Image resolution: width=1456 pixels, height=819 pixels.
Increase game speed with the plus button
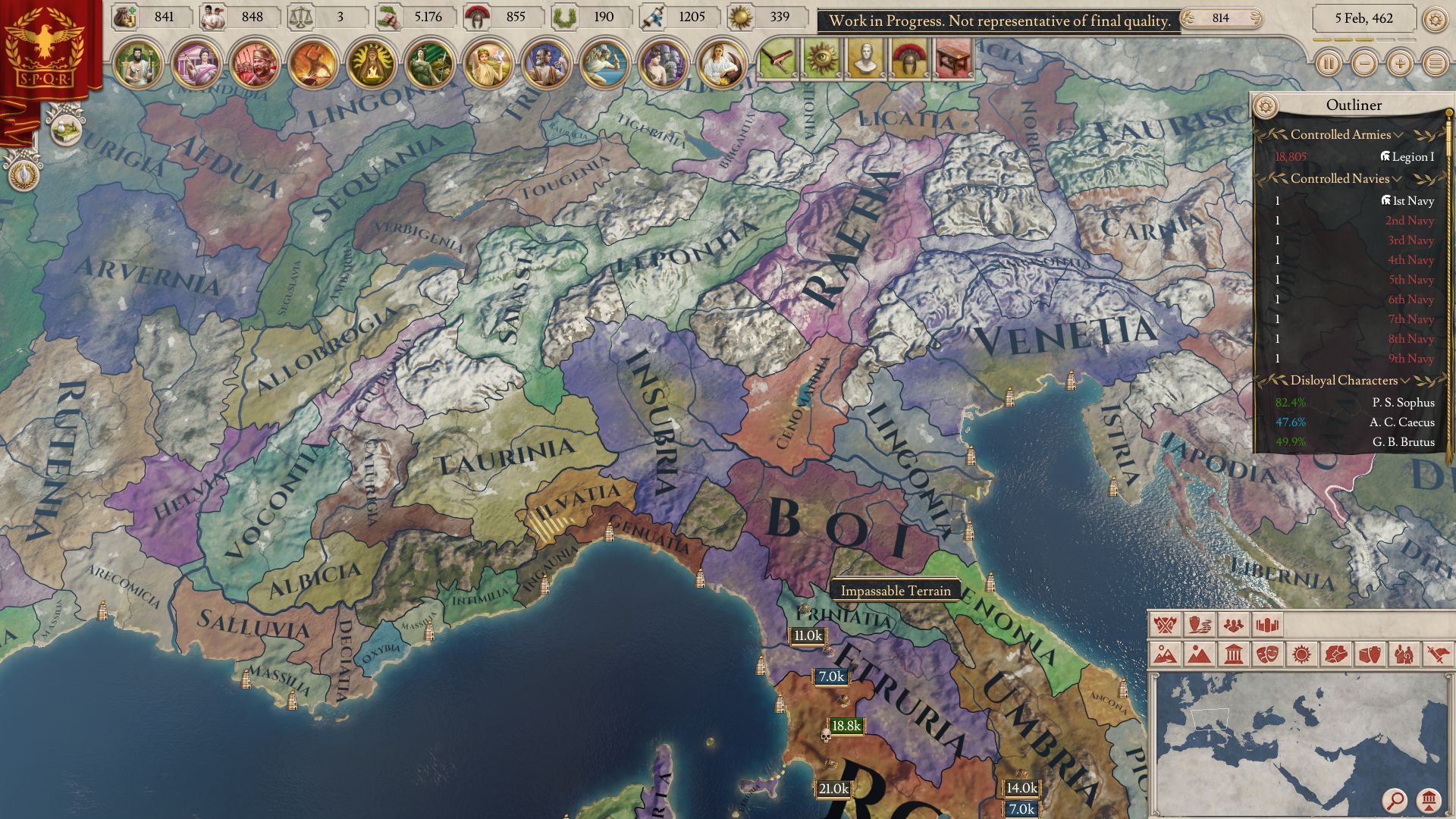coord(1400,64)
